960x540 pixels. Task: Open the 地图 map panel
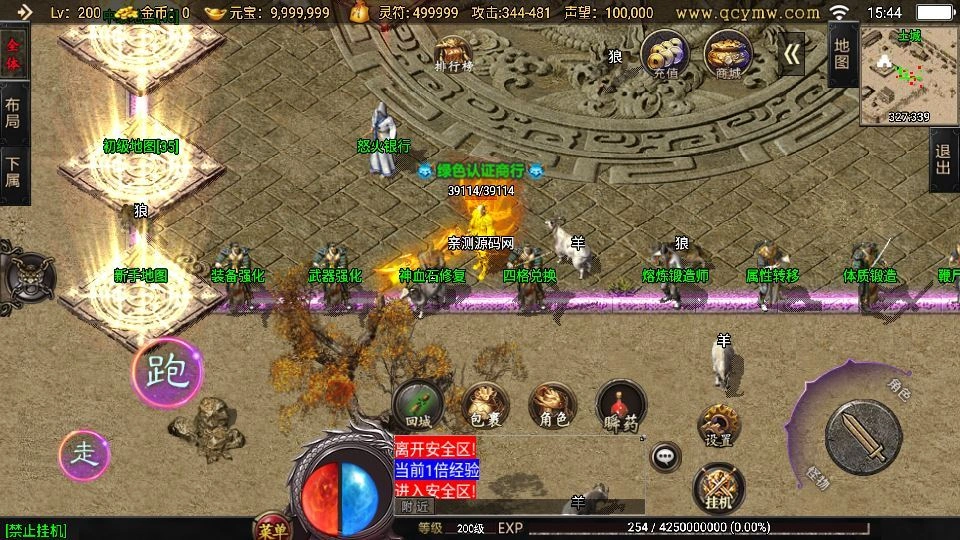coord(842,54)
